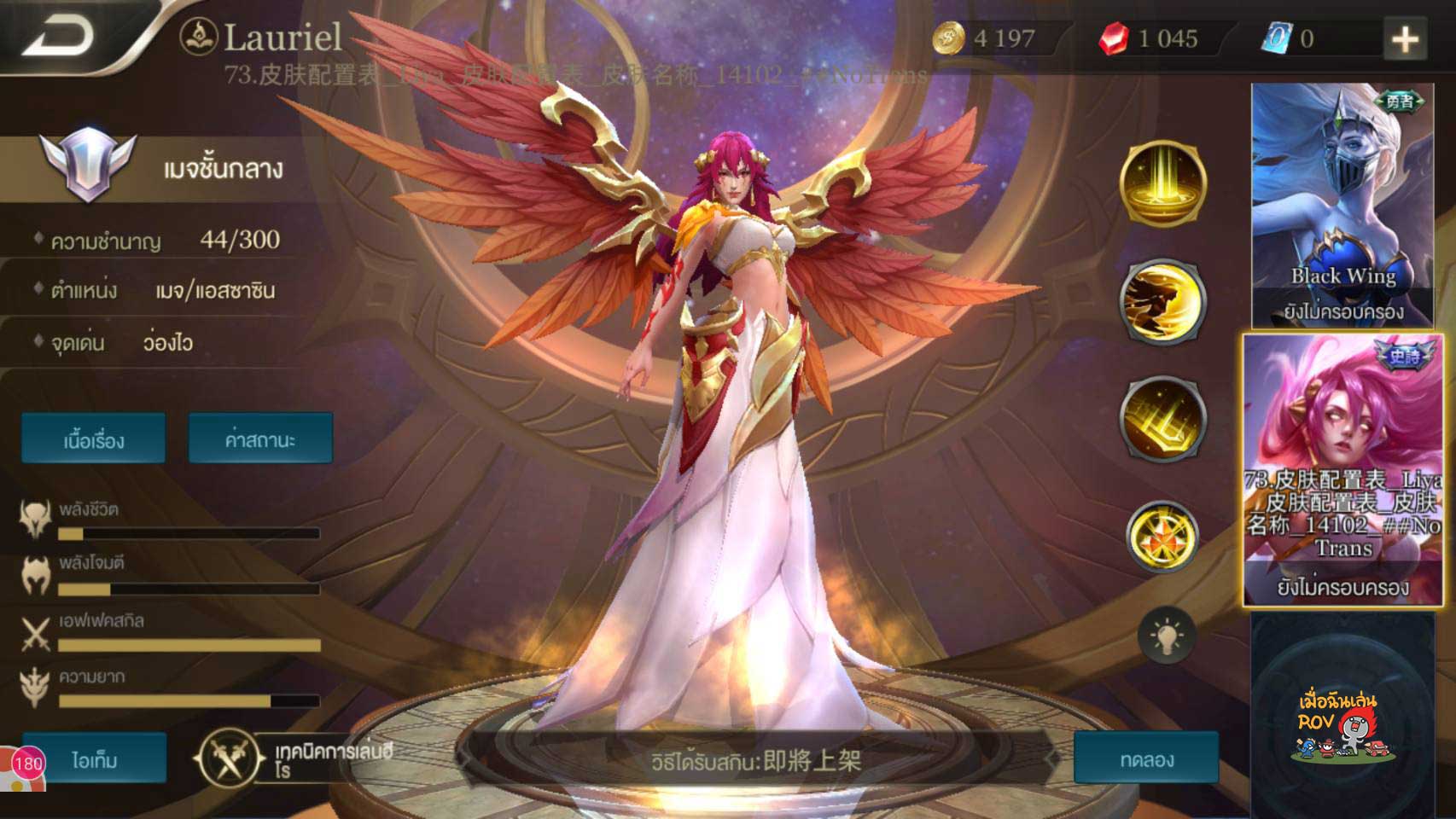
Task: Show the golden slash skill icon
Action: pos(1162,419)
